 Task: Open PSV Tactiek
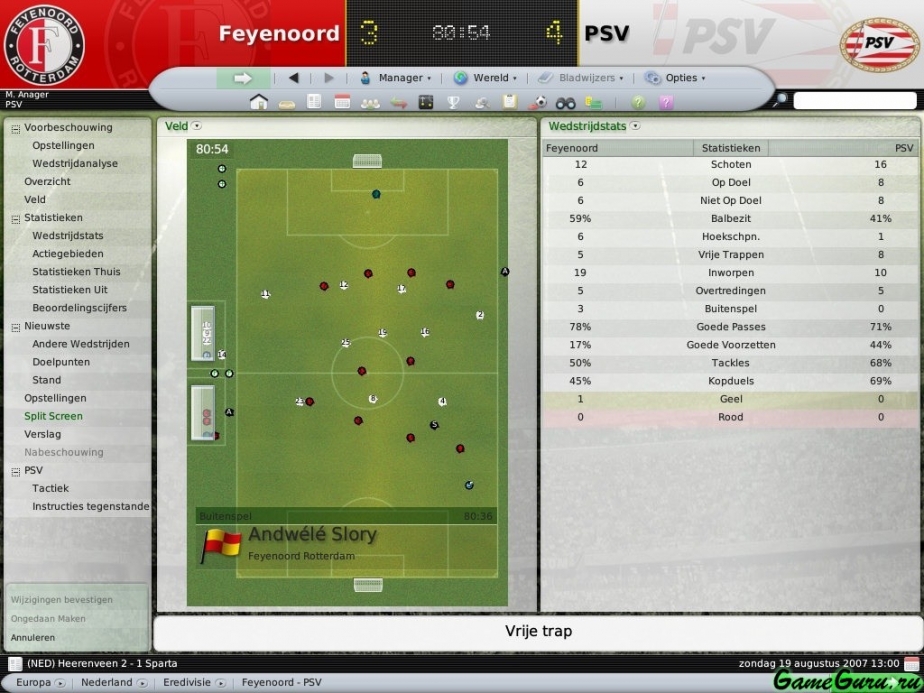50,488
